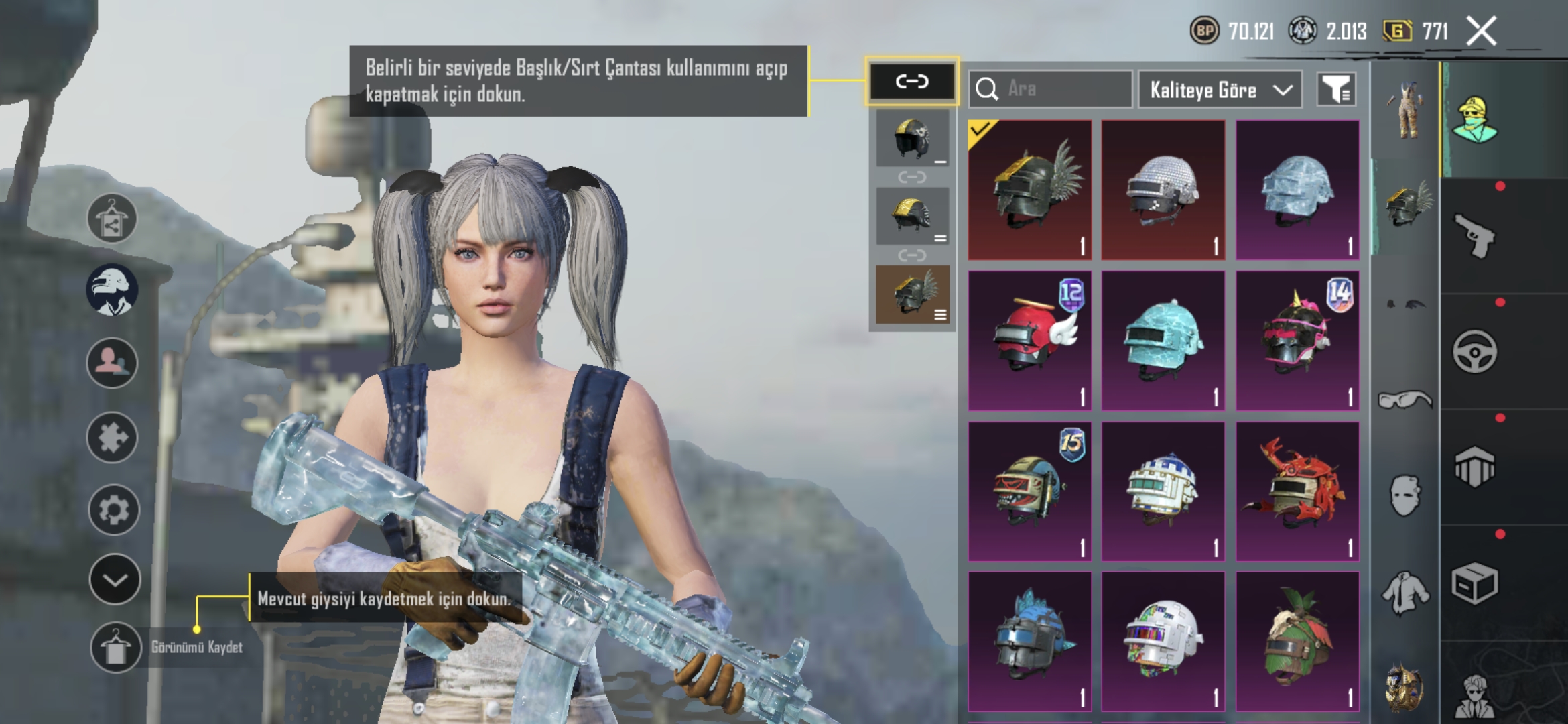Viewport: 1568px width, 724px height.
Task: Switch to the pistol weapons tab
Action: click(1474, 235)
